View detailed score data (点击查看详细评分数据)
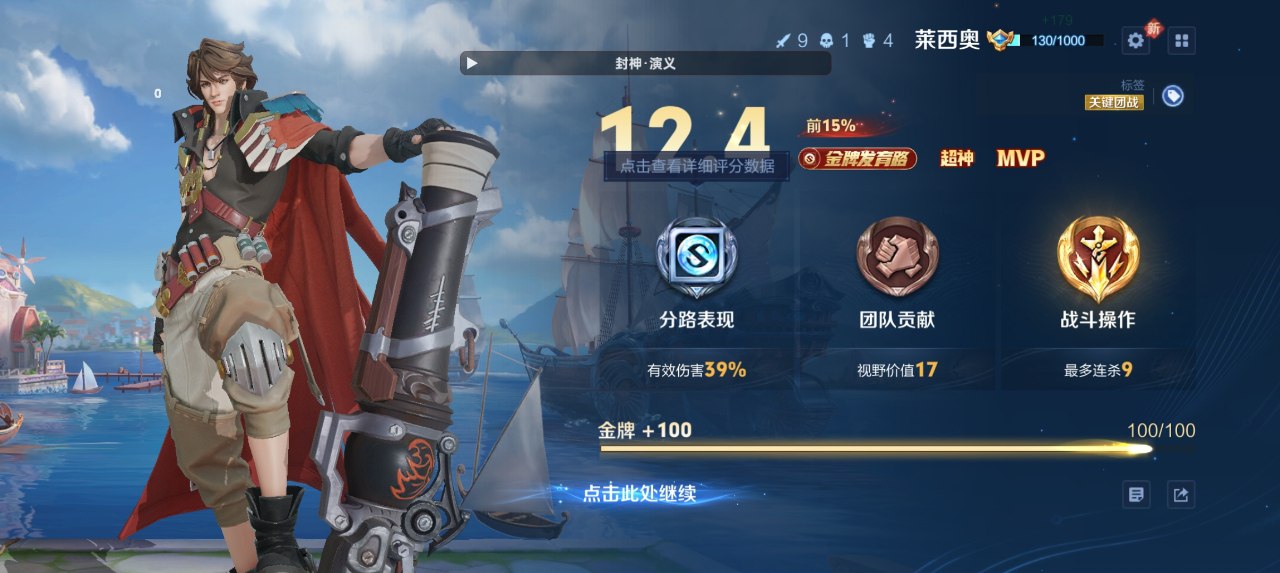The width and height of the screenshot is (1280, 573). tap(696, 166)
